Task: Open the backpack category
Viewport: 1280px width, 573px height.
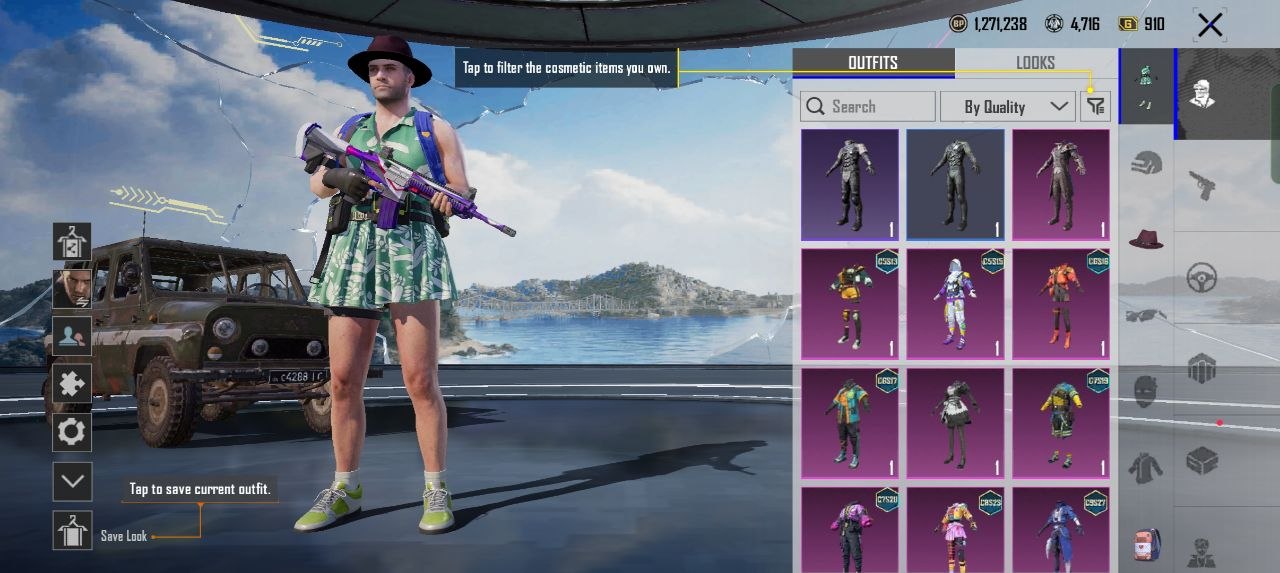Action: point(1146,543)
